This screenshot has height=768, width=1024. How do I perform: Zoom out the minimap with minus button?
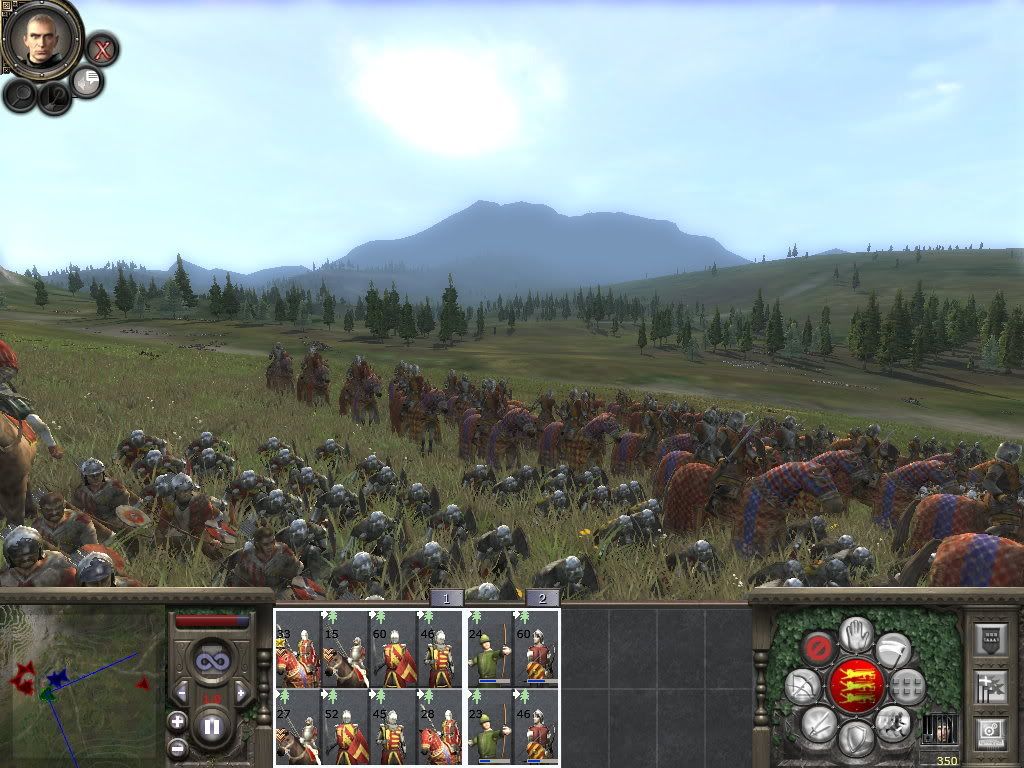[178, 747]
